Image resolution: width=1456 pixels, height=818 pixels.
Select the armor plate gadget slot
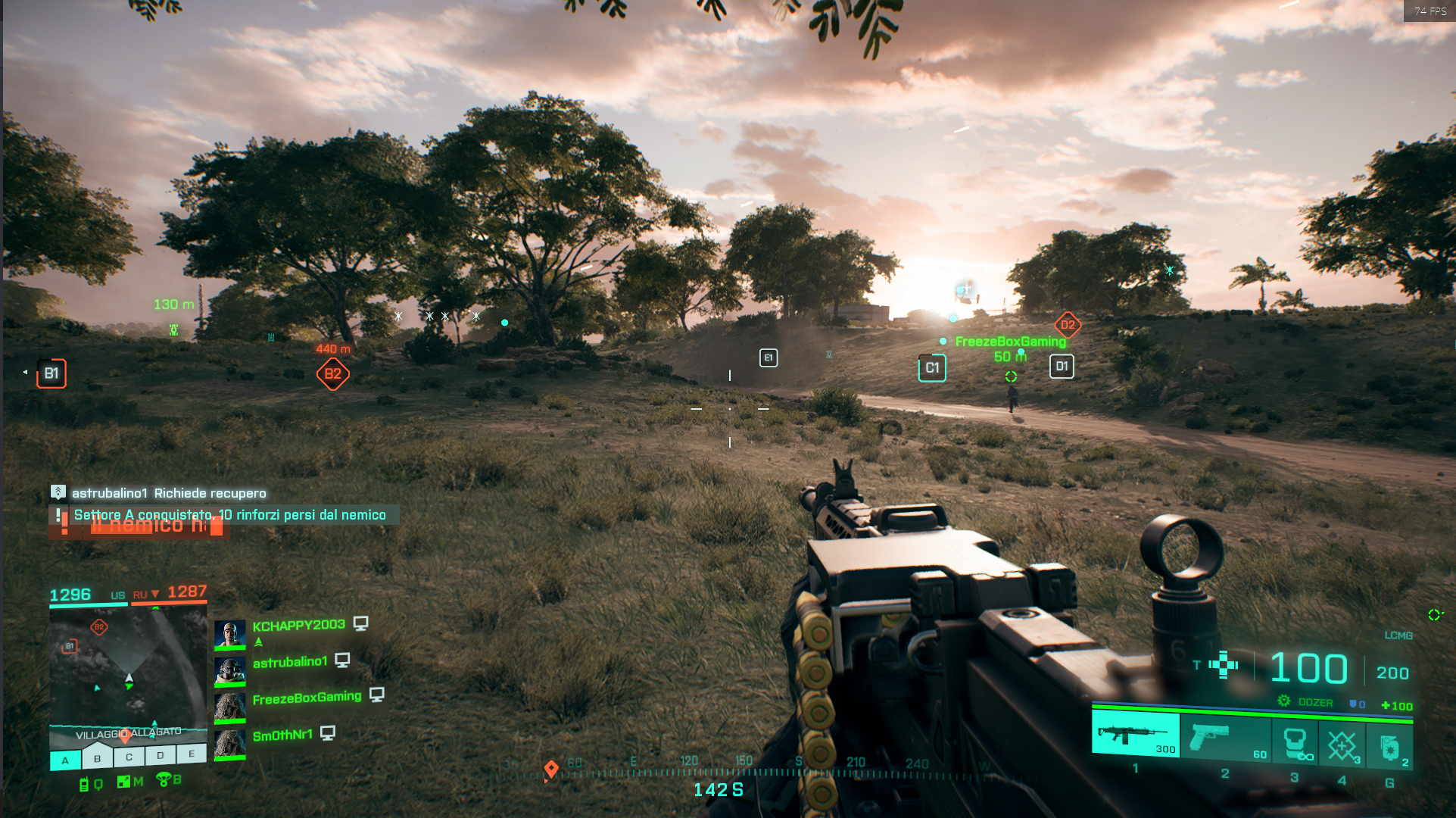click(1295, 741)
